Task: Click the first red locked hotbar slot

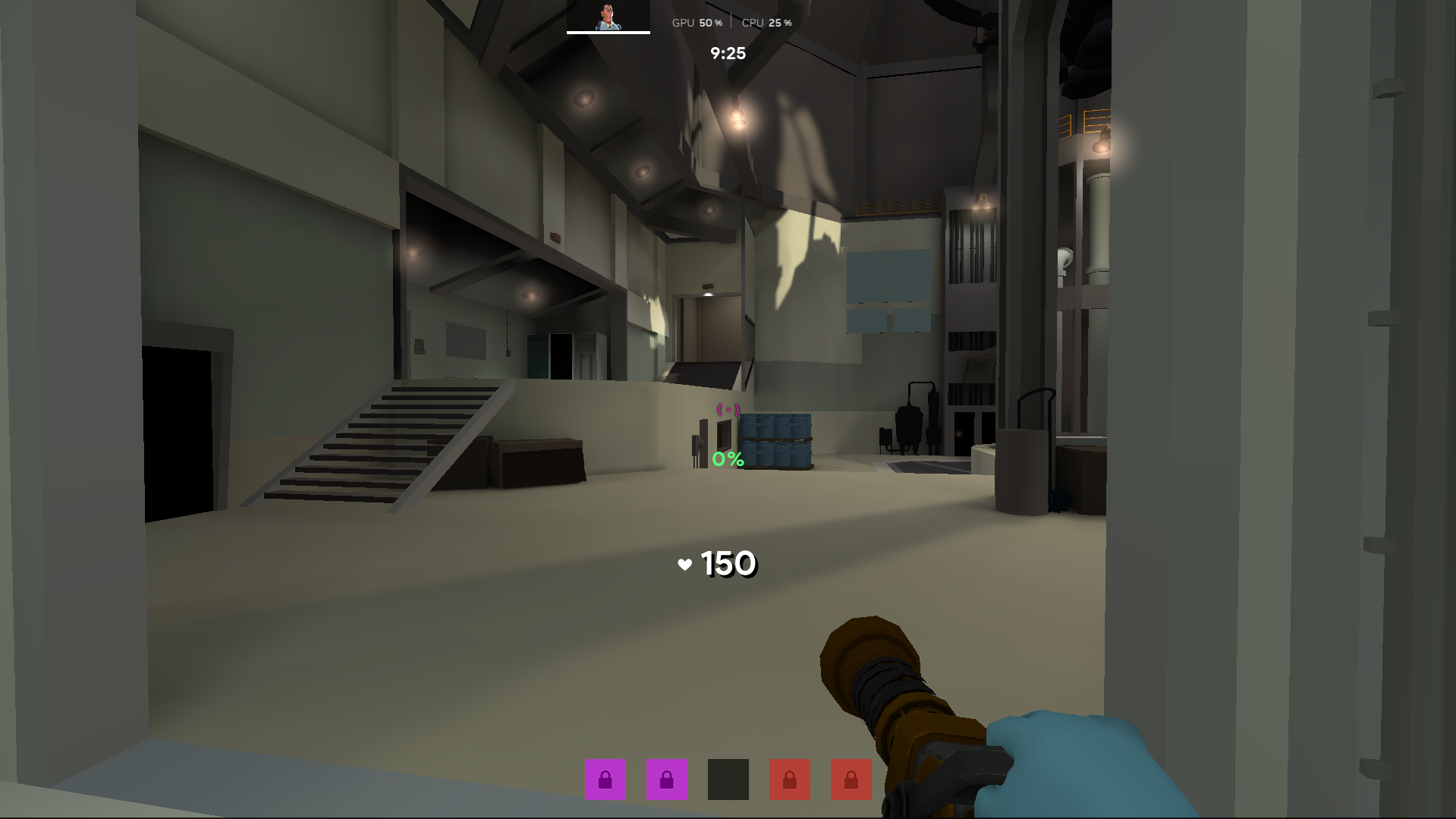Action: click(789, 780)
